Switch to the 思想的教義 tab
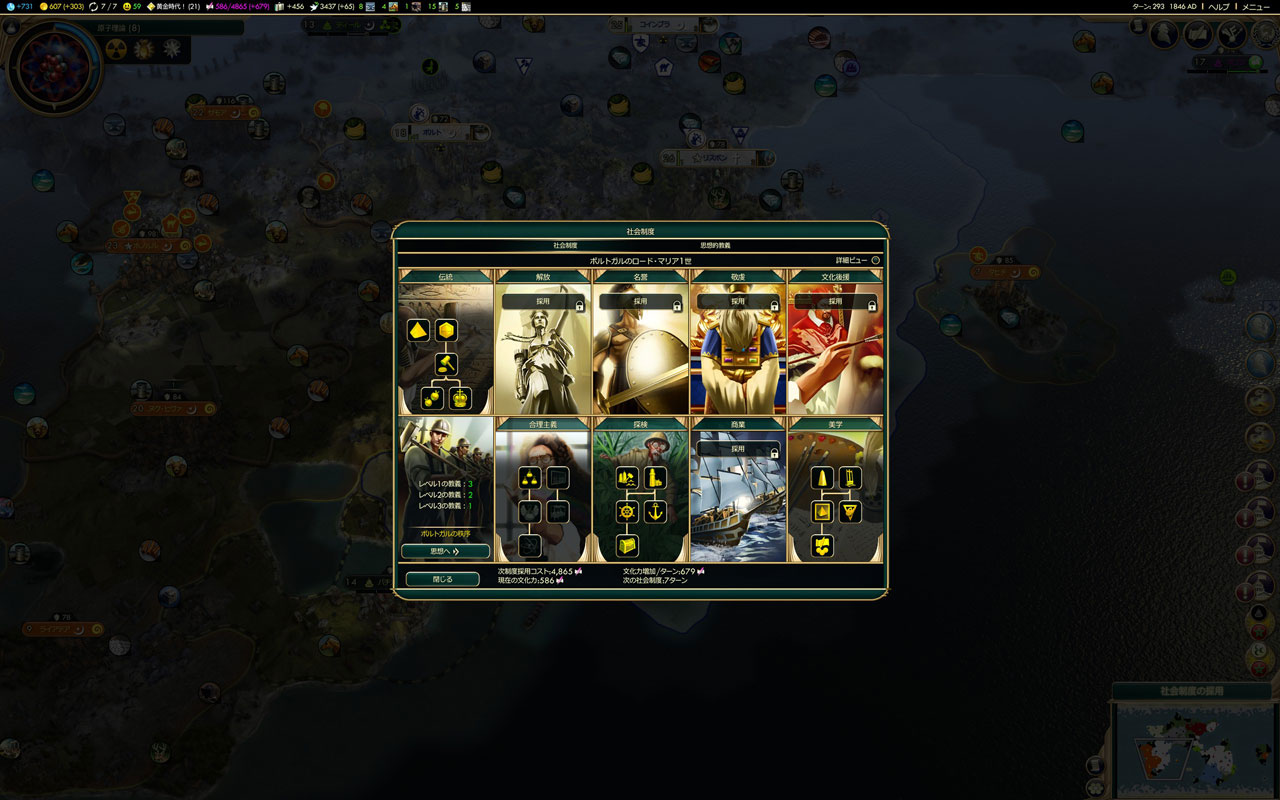This screenshot has width=1280, height=800. [x=715, y=245]
